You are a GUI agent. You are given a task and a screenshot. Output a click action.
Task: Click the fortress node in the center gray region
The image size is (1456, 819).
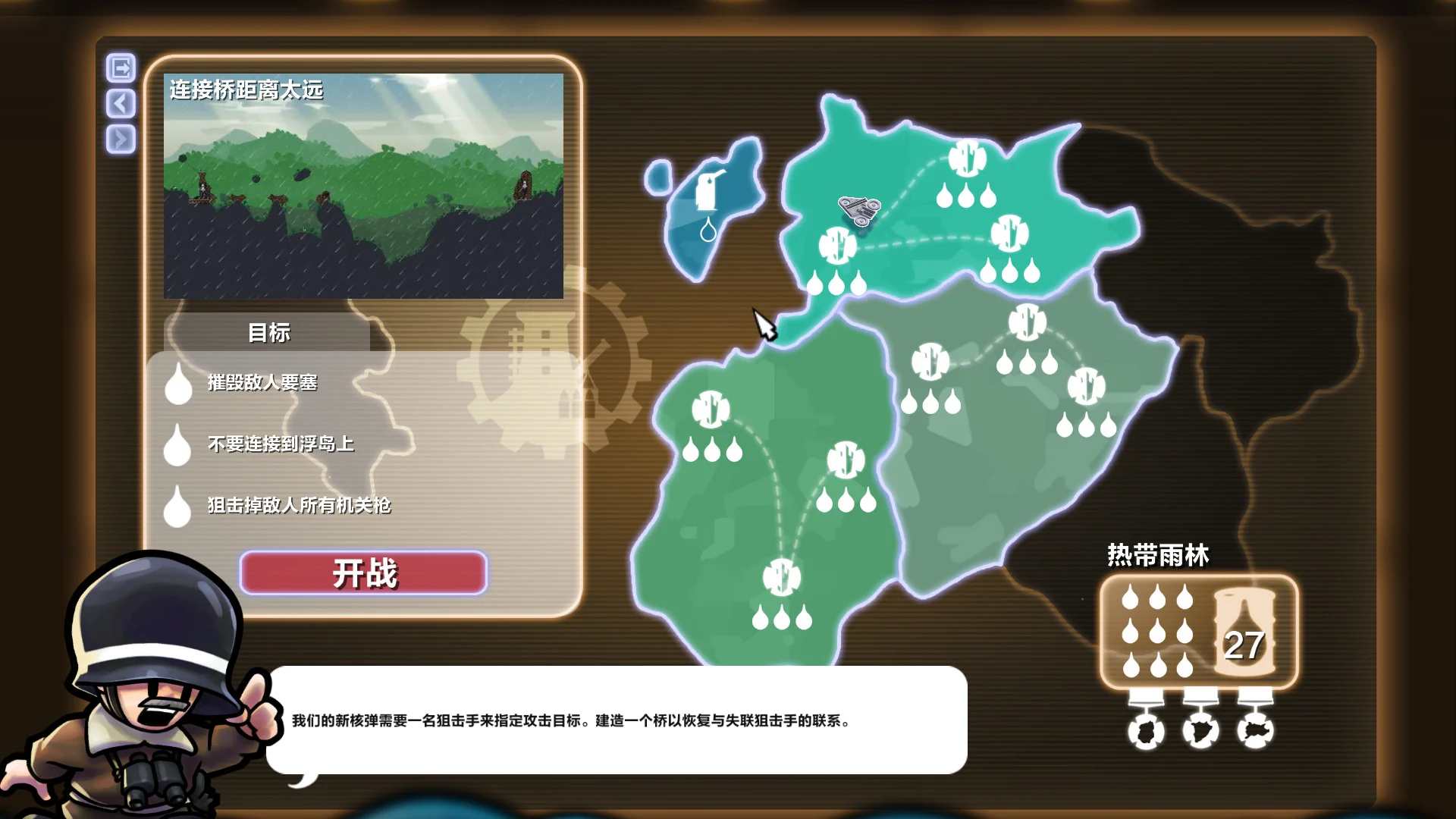coord(930,362)
